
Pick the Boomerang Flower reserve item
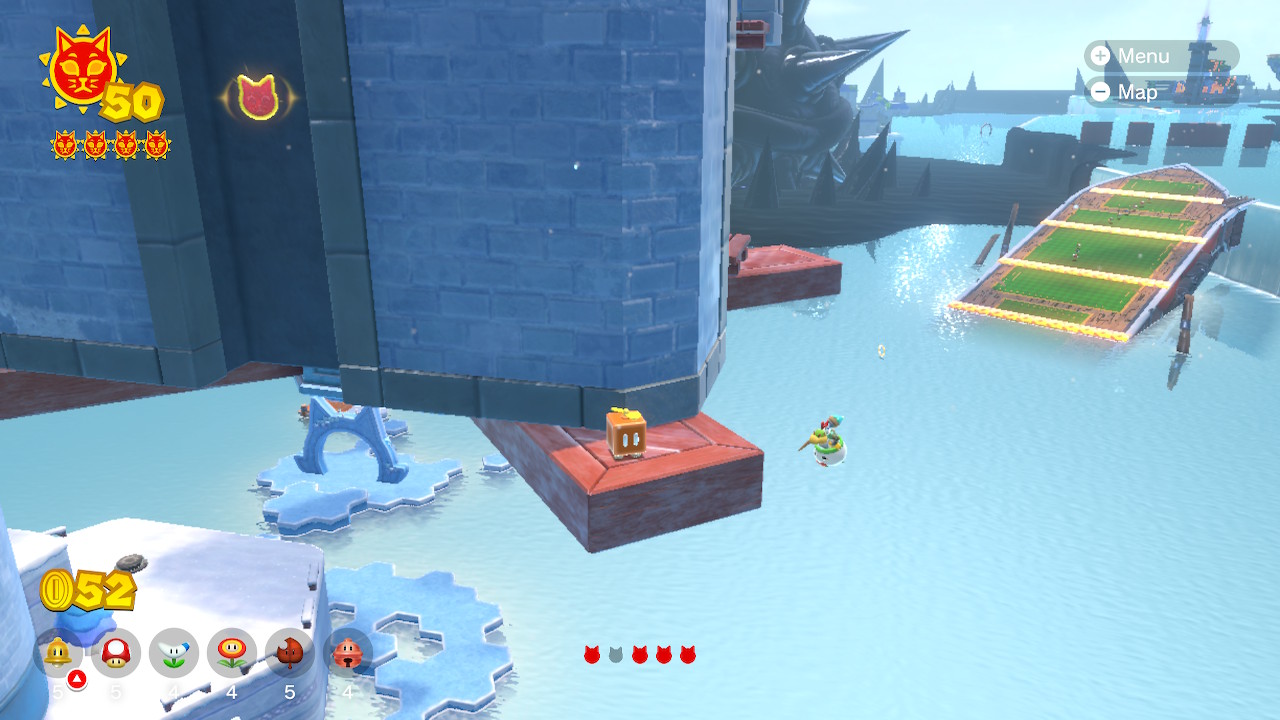[174, 653]
